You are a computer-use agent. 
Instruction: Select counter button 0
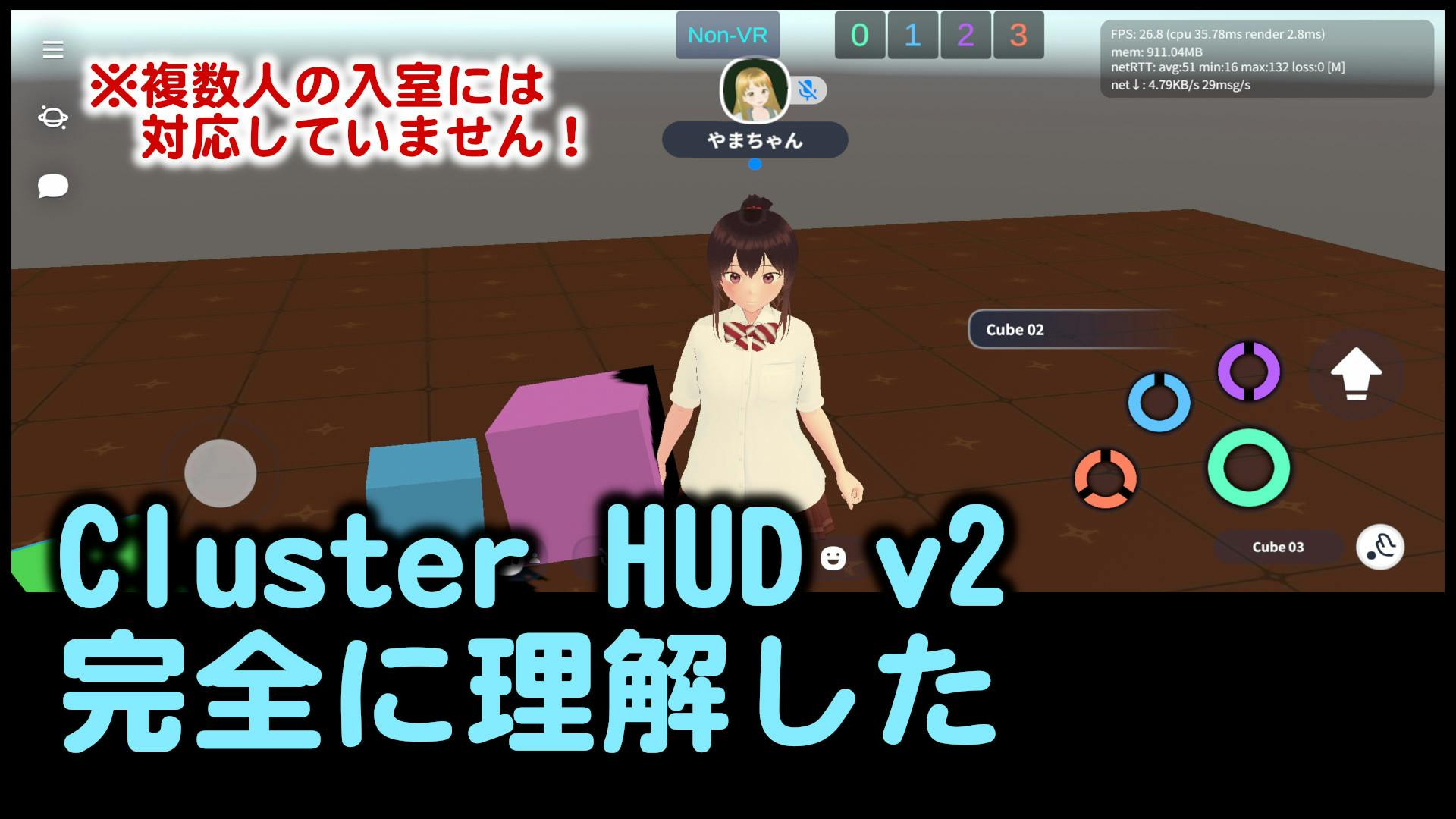(x=861, y=35)
